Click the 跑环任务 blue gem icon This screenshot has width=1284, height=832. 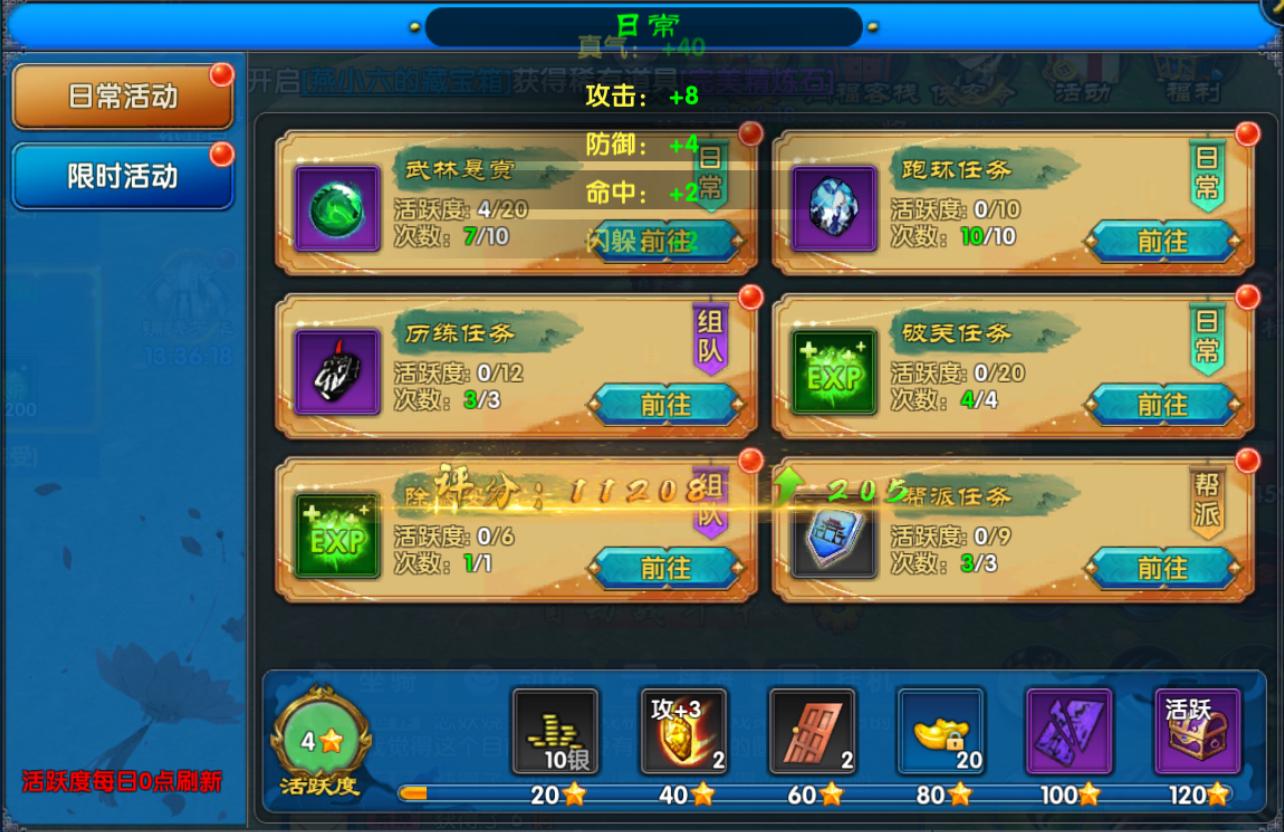coord(835,205)
